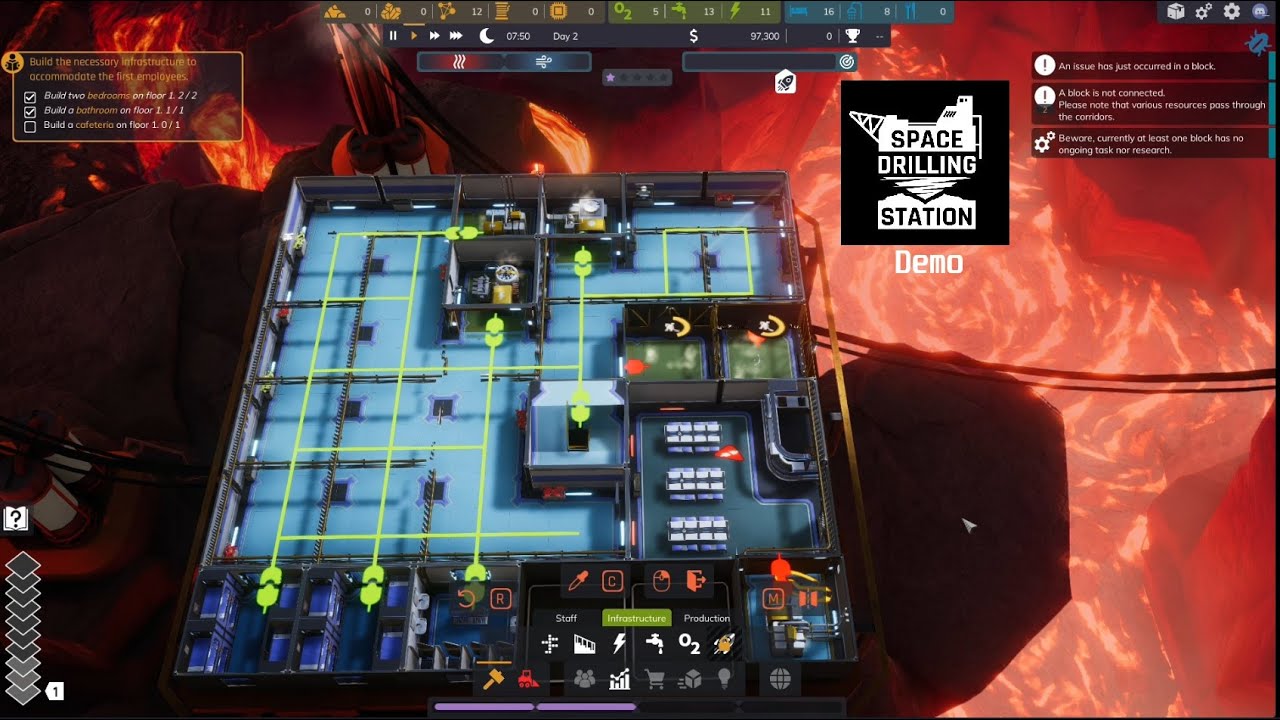
Task: Select the corridor building tool
Action: 550,643
